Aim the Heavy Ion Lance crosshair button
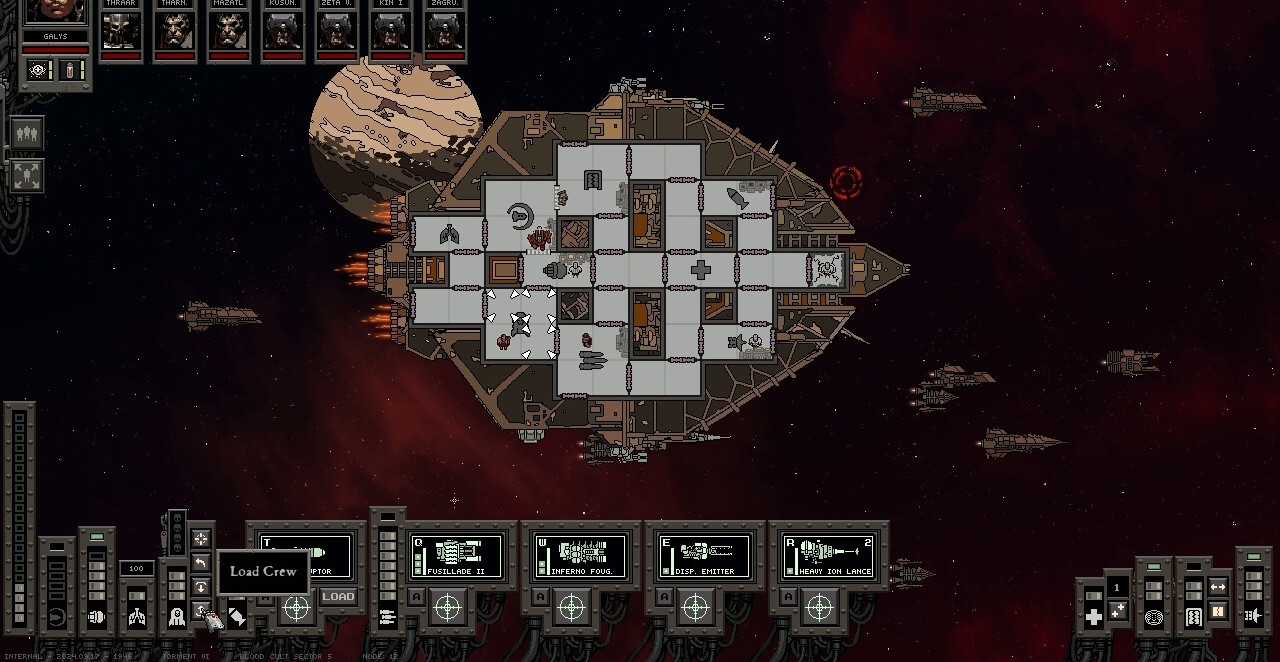 819,606
